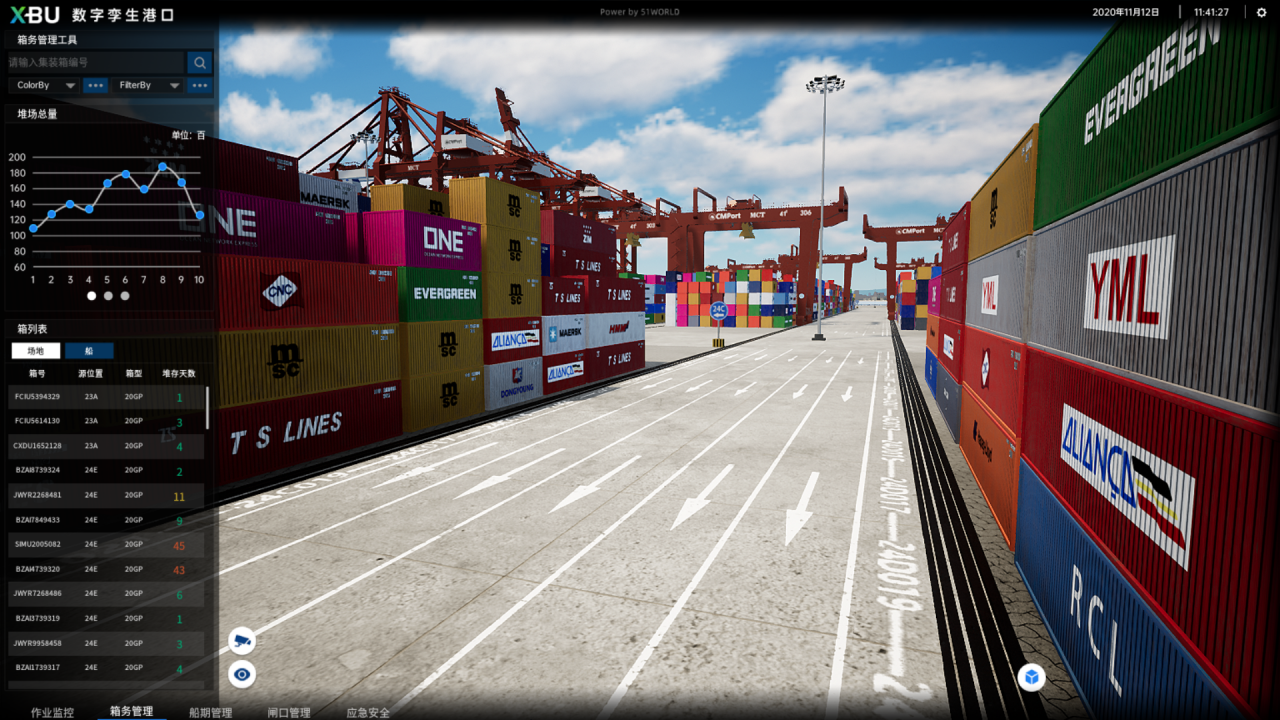This screenshot has height=720, width=1280.
Task: Switch to the 船期管理 tab
Action: (x=210, y=712)
